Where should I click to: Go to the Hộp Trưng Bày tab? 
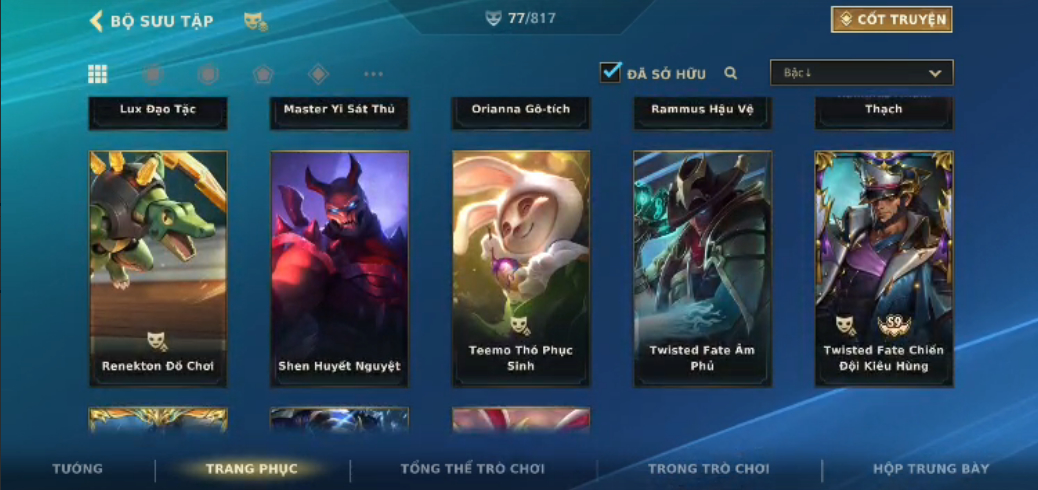click(x=930, y=469)
